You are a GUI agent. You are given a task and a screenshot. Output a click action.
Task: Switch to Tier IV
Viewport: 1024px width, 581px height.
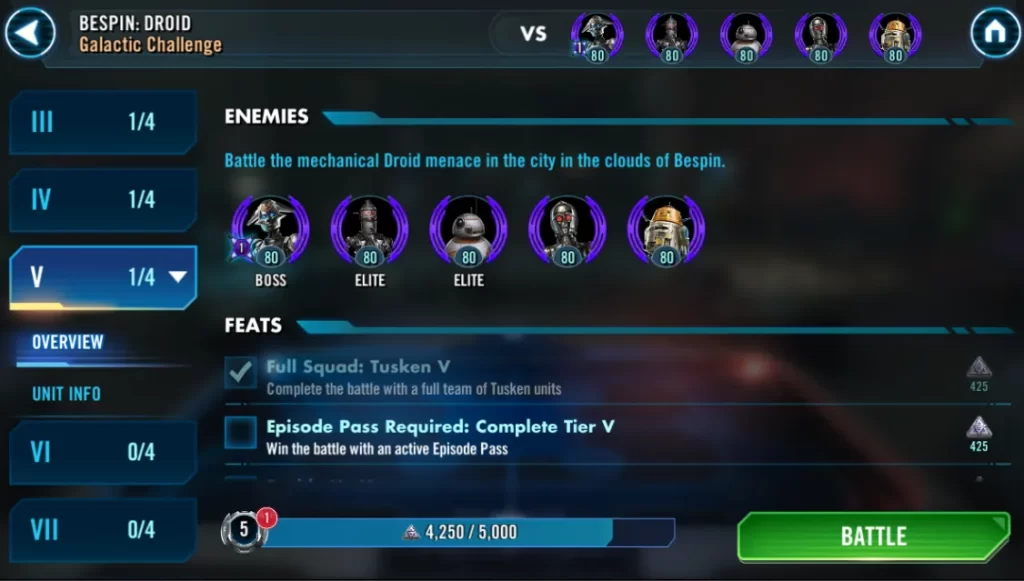102,200
